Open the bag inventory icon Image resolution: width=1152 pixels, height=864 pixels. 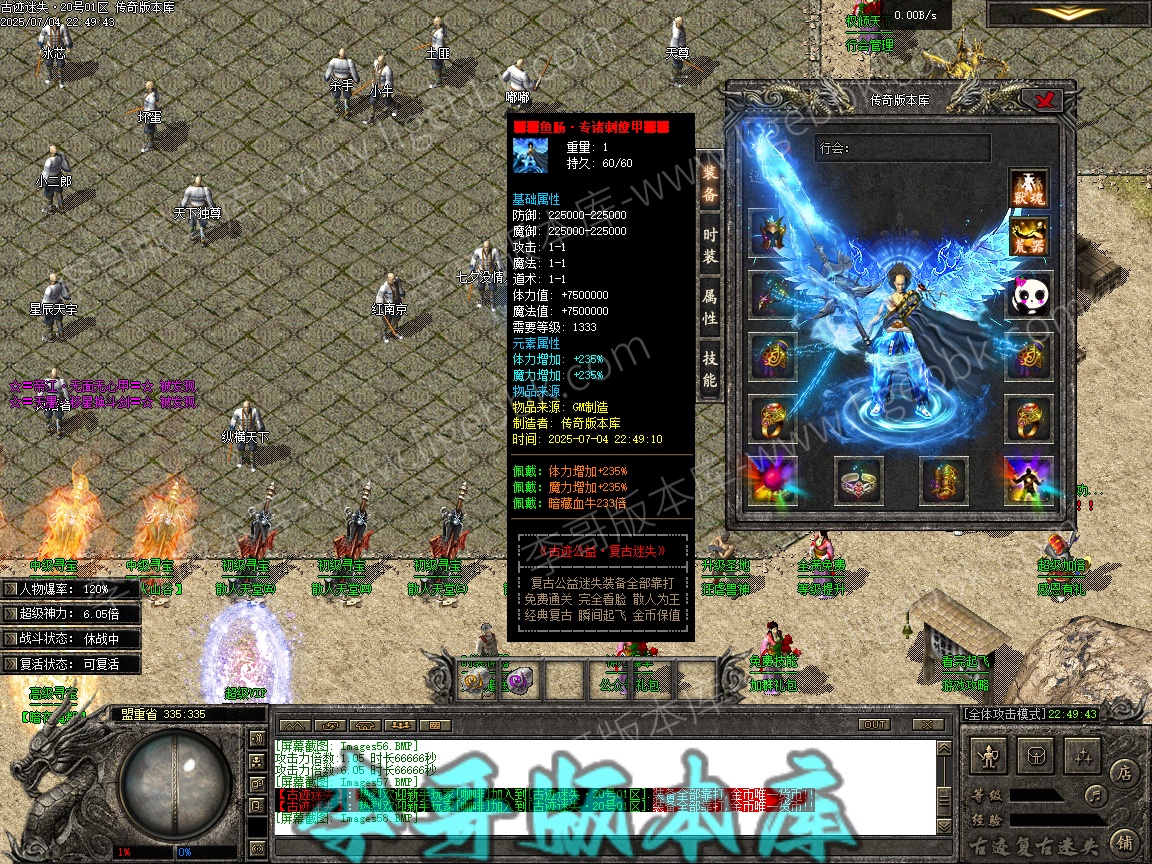point(1038,755)
